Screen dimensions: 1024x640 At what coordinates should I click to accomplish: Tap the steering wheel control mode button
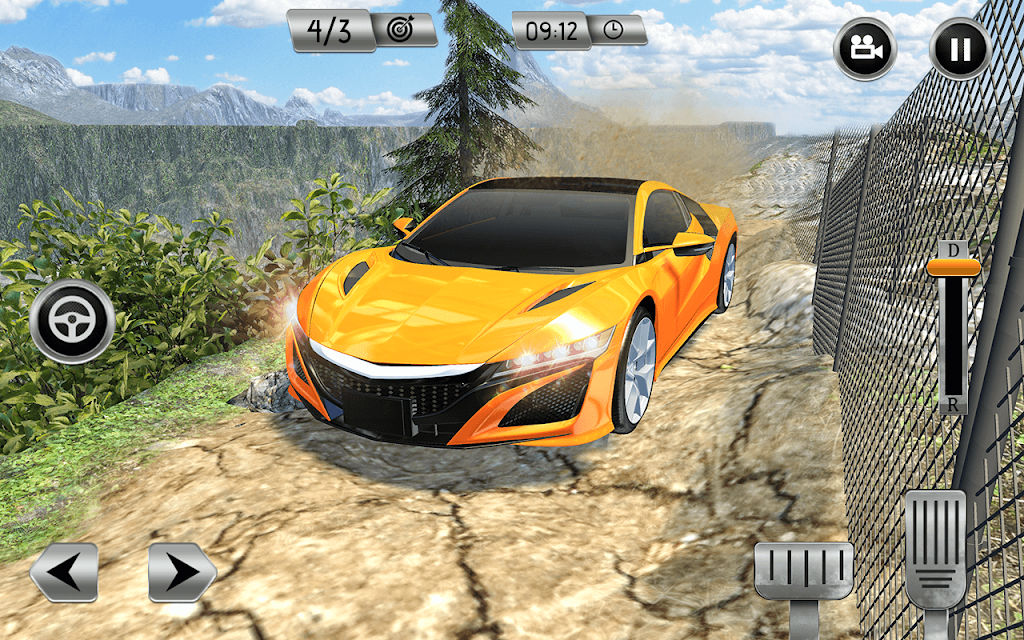tap(72, 322)
